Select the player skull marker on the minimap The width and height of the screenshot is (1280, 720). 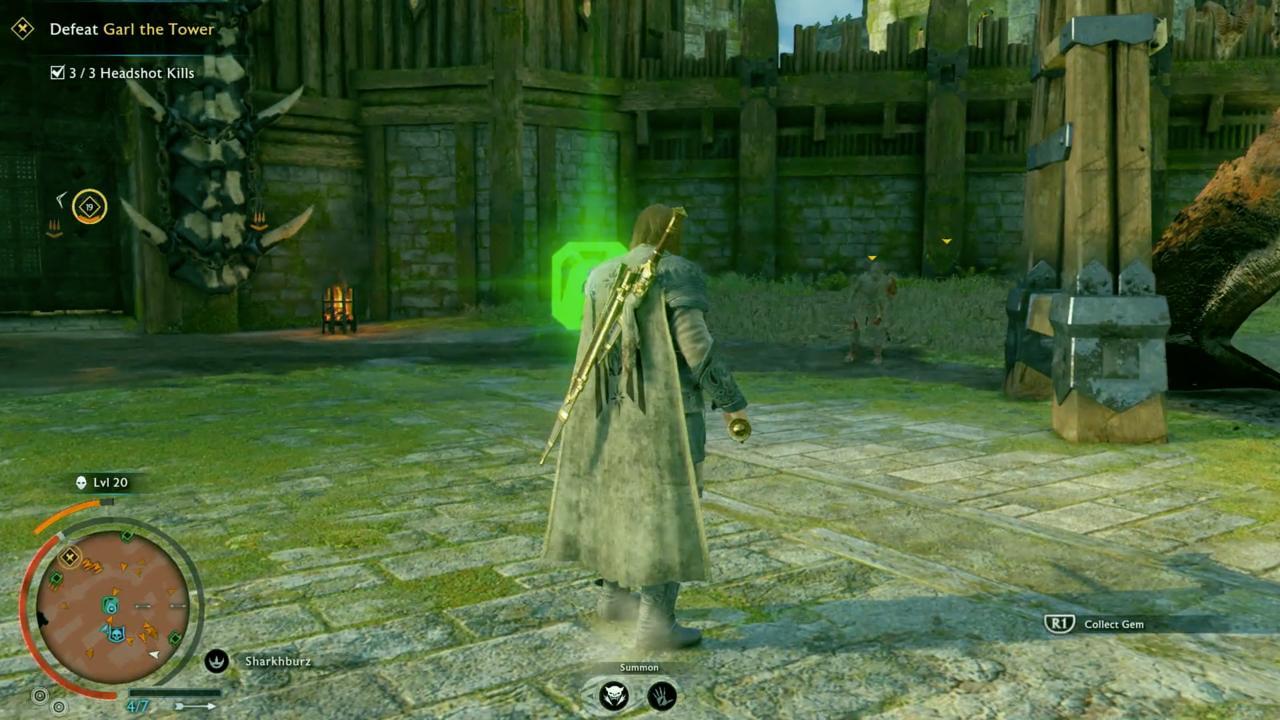117,632
